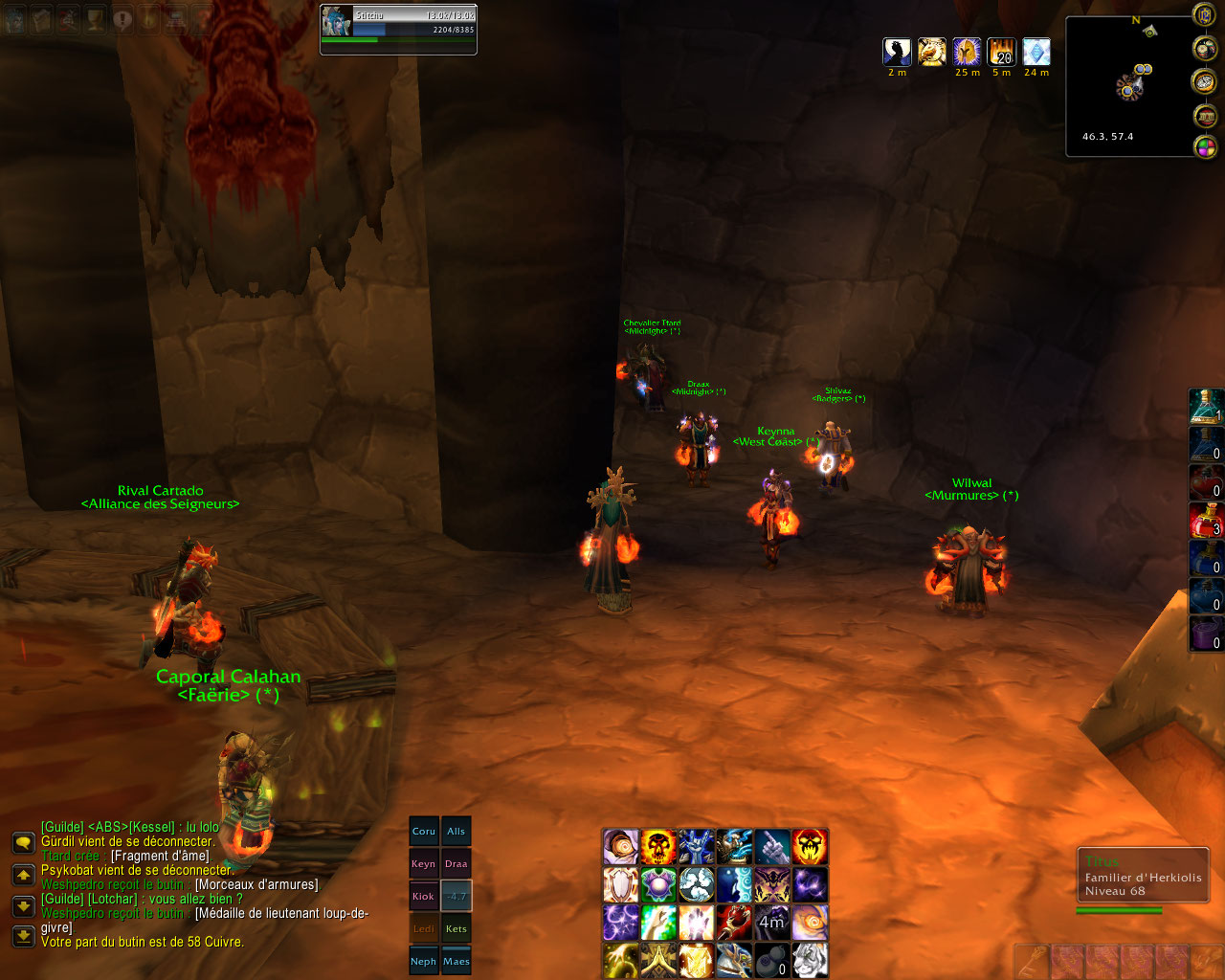Open the chat speech bubble menu
Viewport: 1225px width, 980px height.
[23, 842]
